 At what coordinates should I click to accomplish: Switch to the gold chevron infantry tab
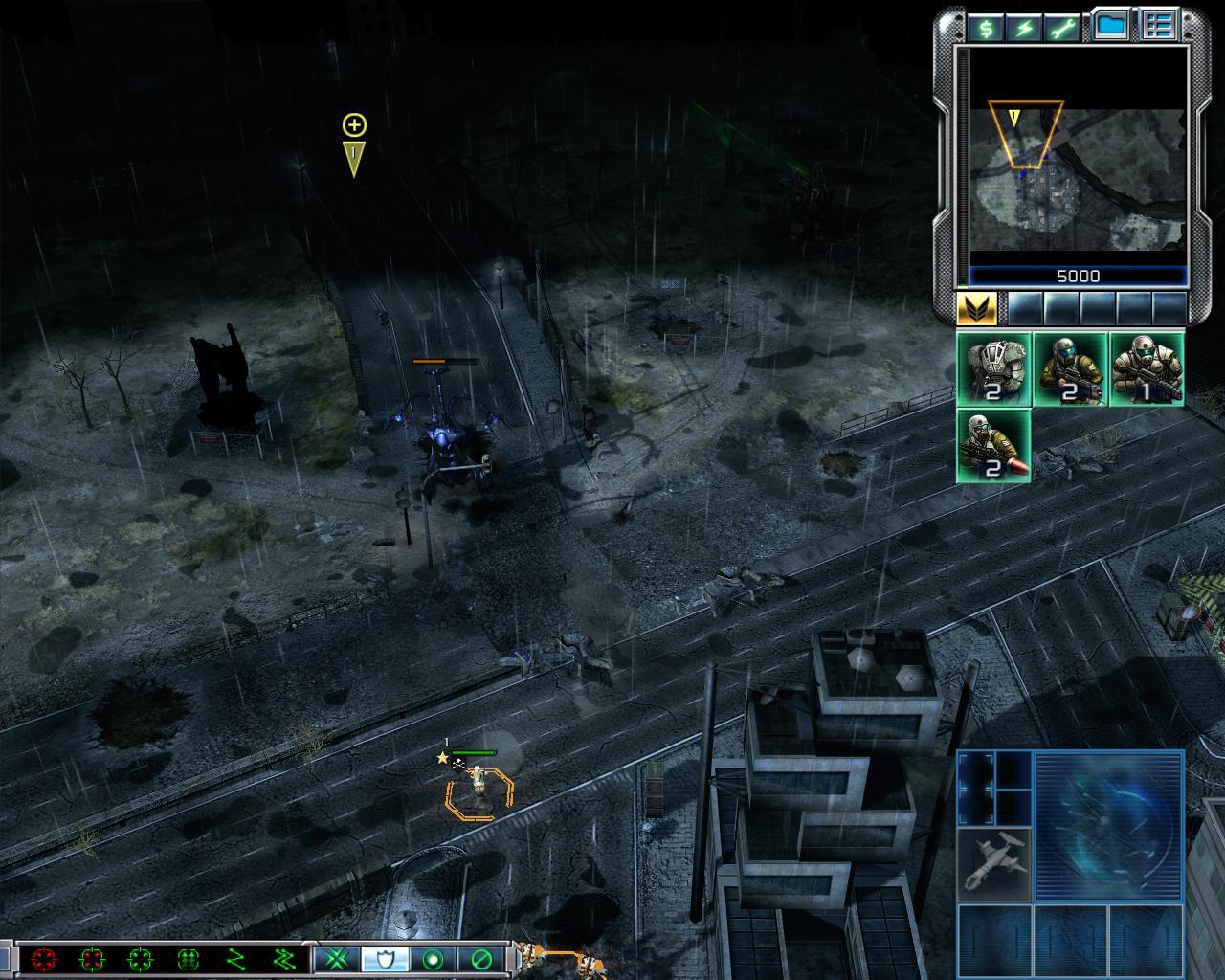[x=977, y=308]
